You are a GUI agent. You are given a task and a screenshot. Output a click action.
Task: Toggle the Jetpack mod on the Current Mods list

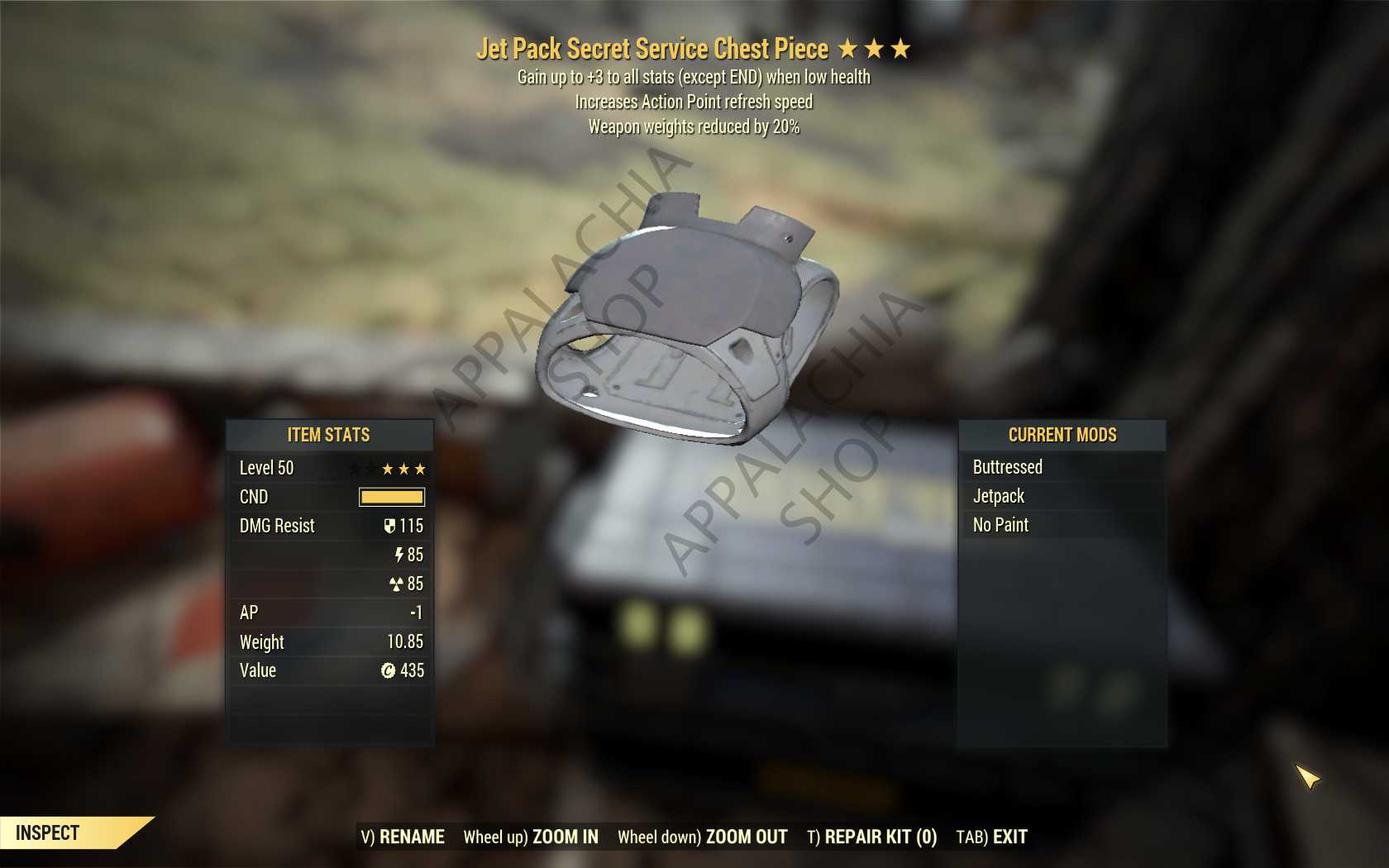[x=998, y=496]
